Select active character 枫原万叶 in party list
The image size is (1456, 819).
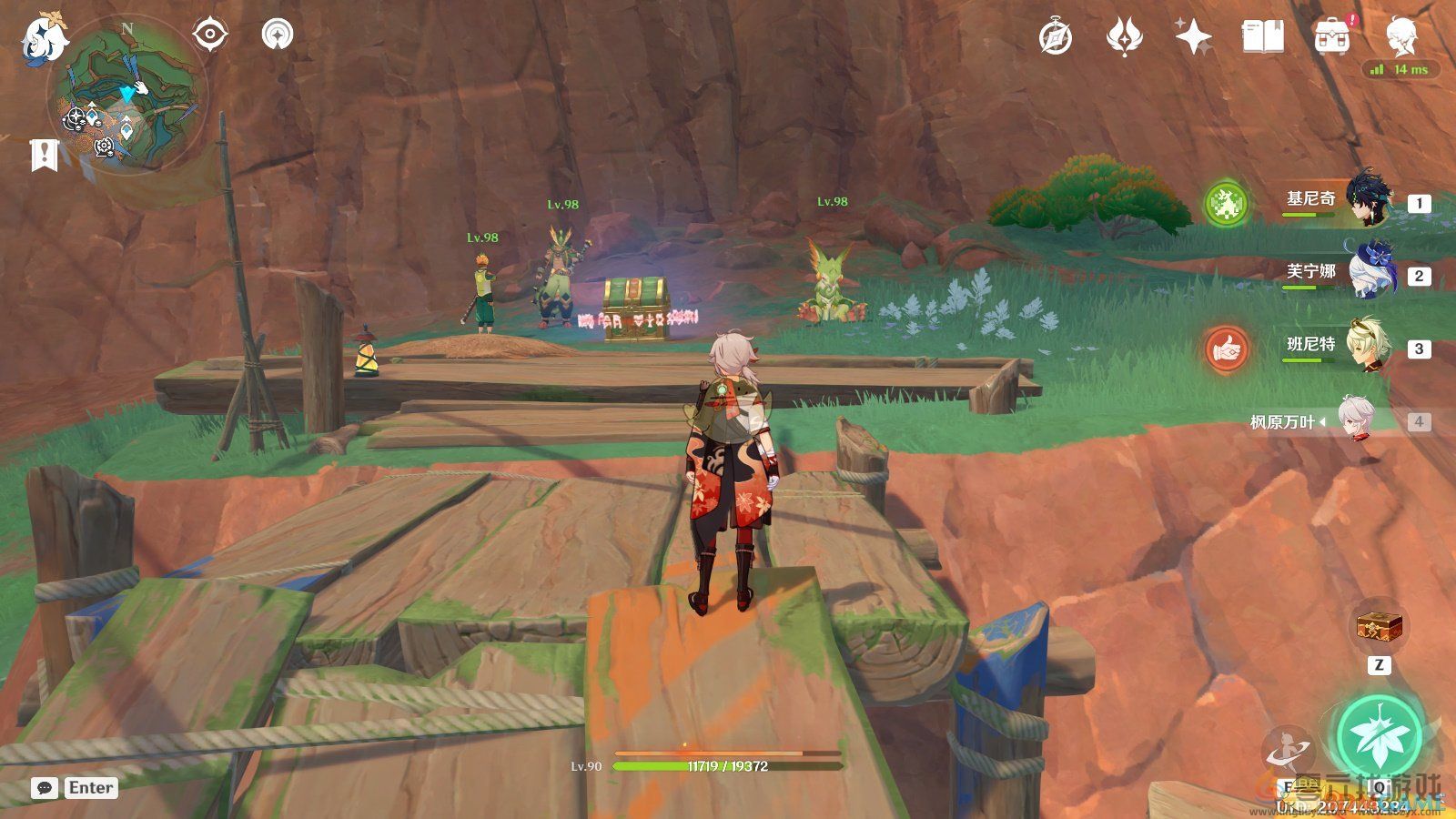point(1338,421)
